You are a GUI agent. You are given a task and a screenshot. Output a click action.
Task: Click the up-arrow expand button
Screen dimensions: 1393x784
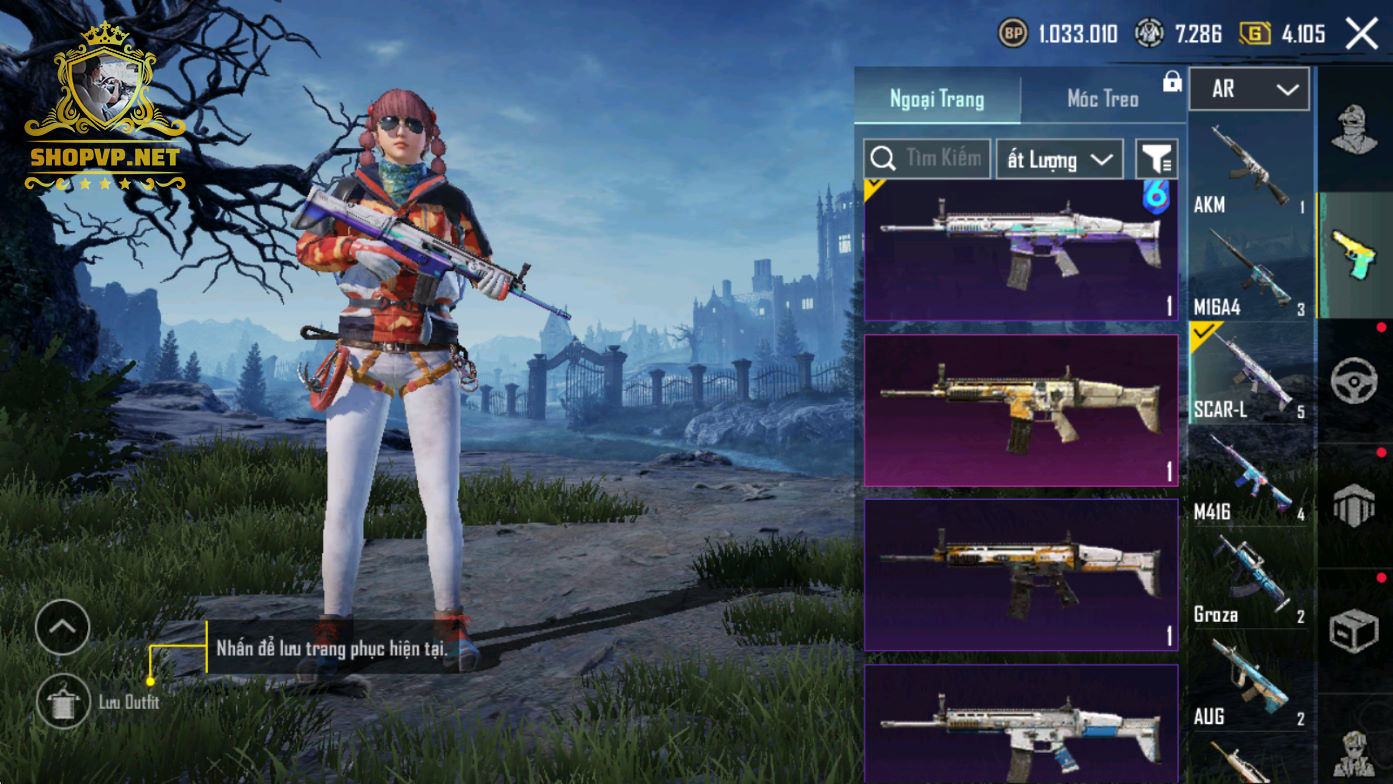62,627
